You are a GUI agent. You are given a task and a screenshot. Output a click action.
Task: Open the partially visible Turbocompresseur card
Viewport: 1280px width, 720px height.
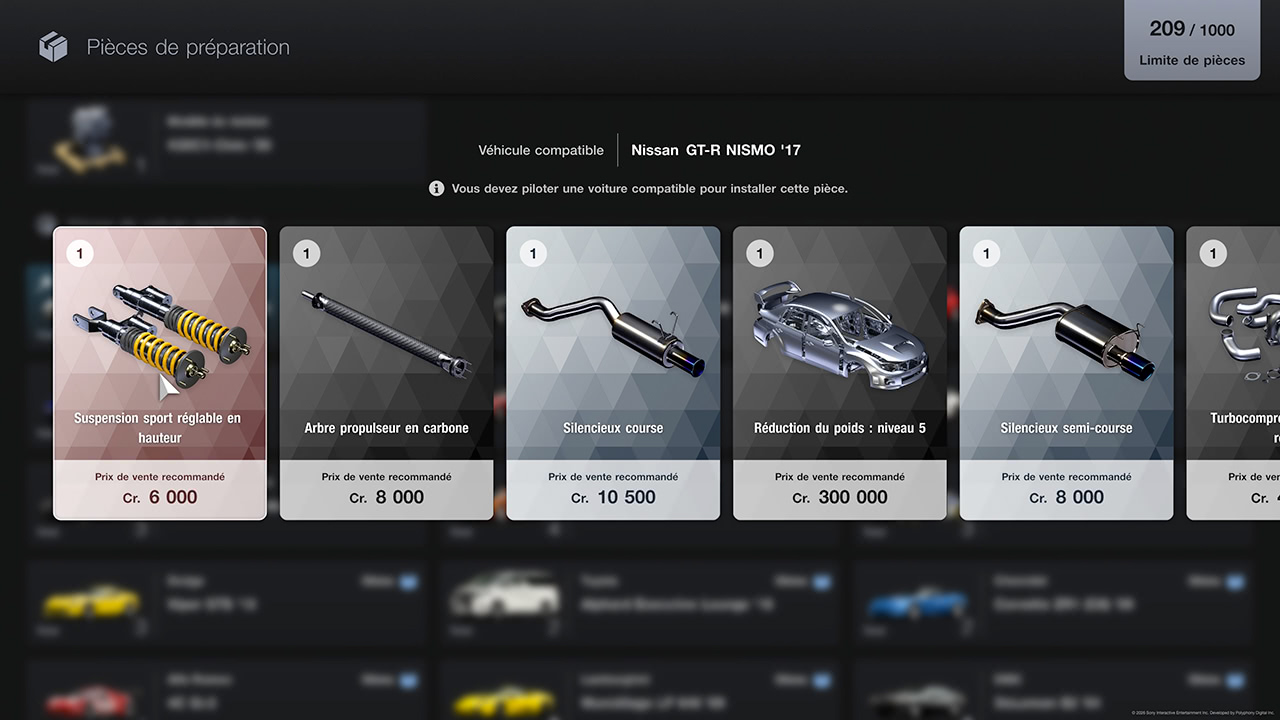pyautogui.click(x=1240, y=373)
